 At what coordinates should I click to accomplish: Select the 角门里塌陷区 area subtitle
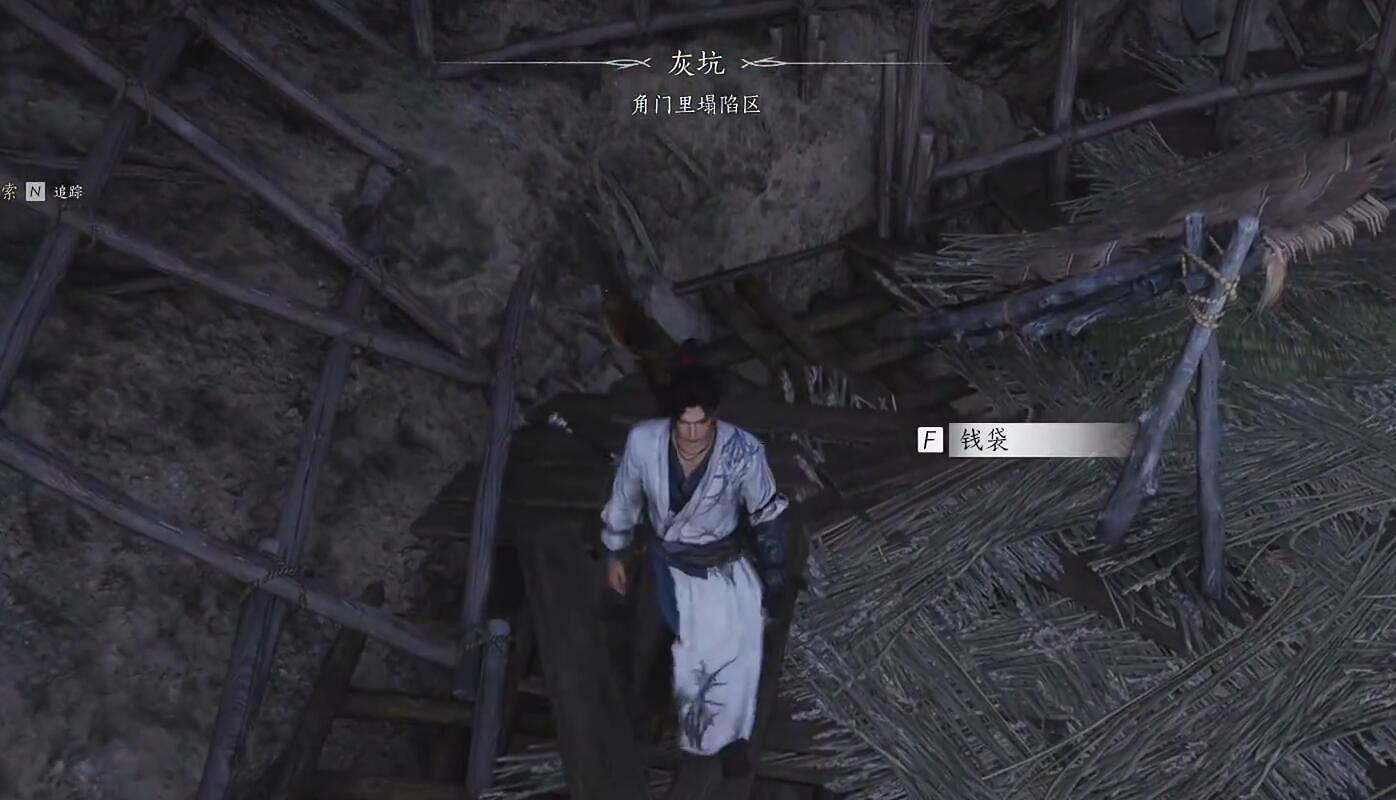(698, 102)
